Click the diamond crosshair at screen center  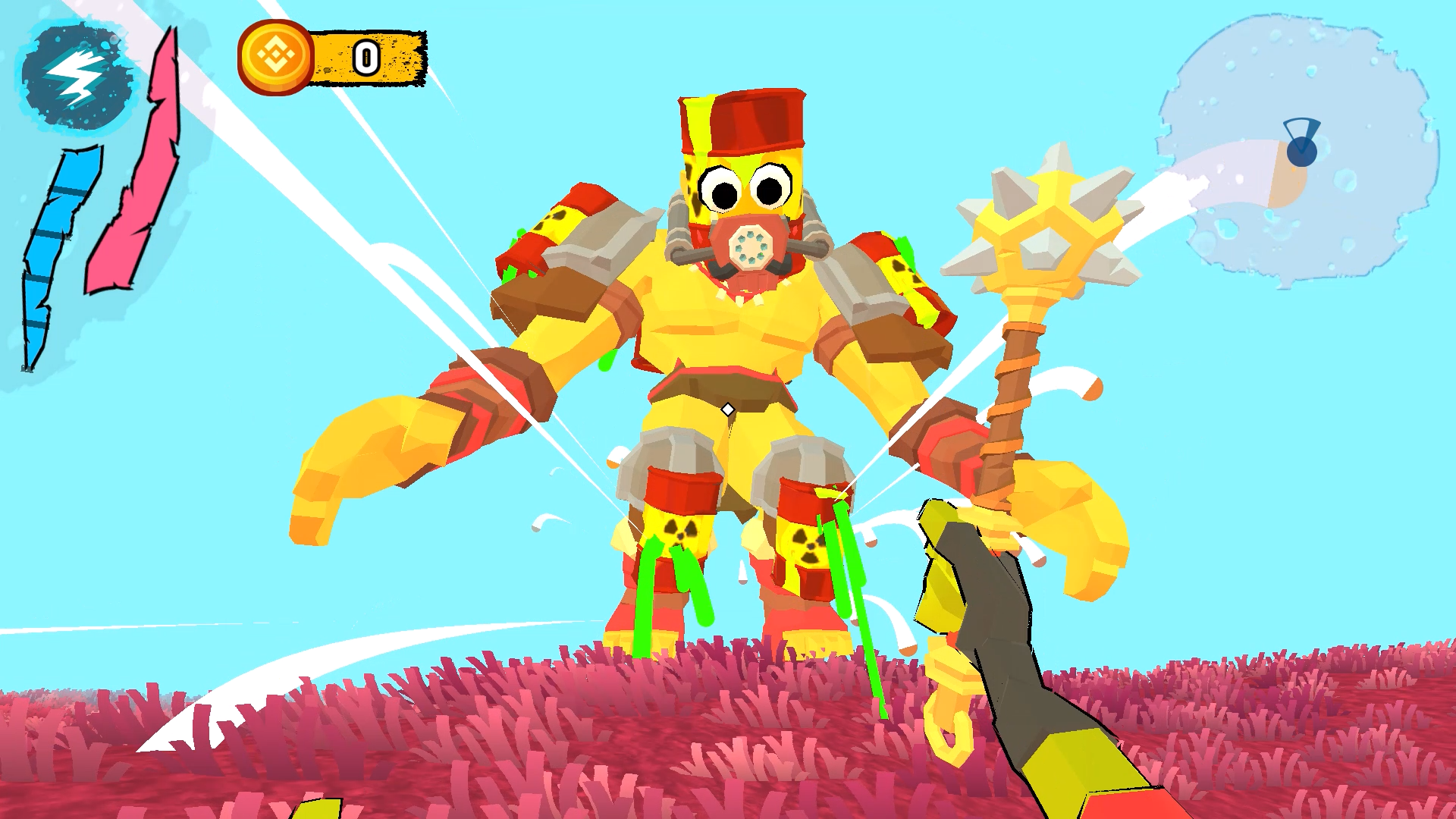pos(728,409)
